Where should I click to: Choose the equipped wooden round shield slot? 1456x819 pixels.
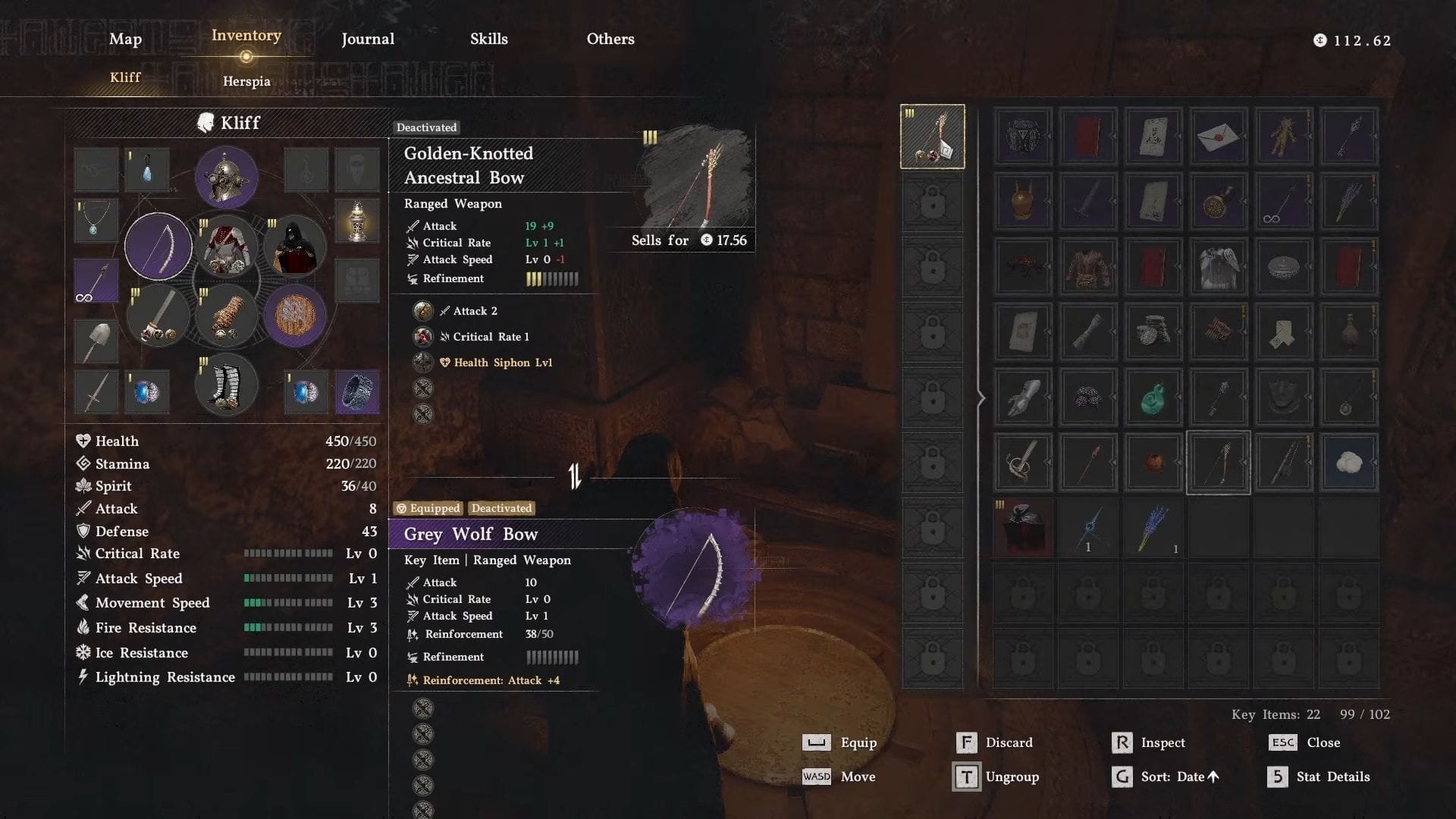(295, 315)
